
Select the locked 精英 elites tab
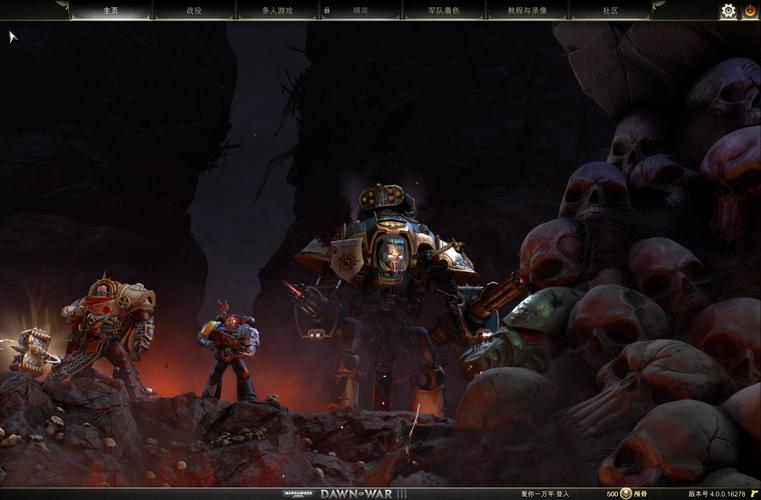click(359, 11)
